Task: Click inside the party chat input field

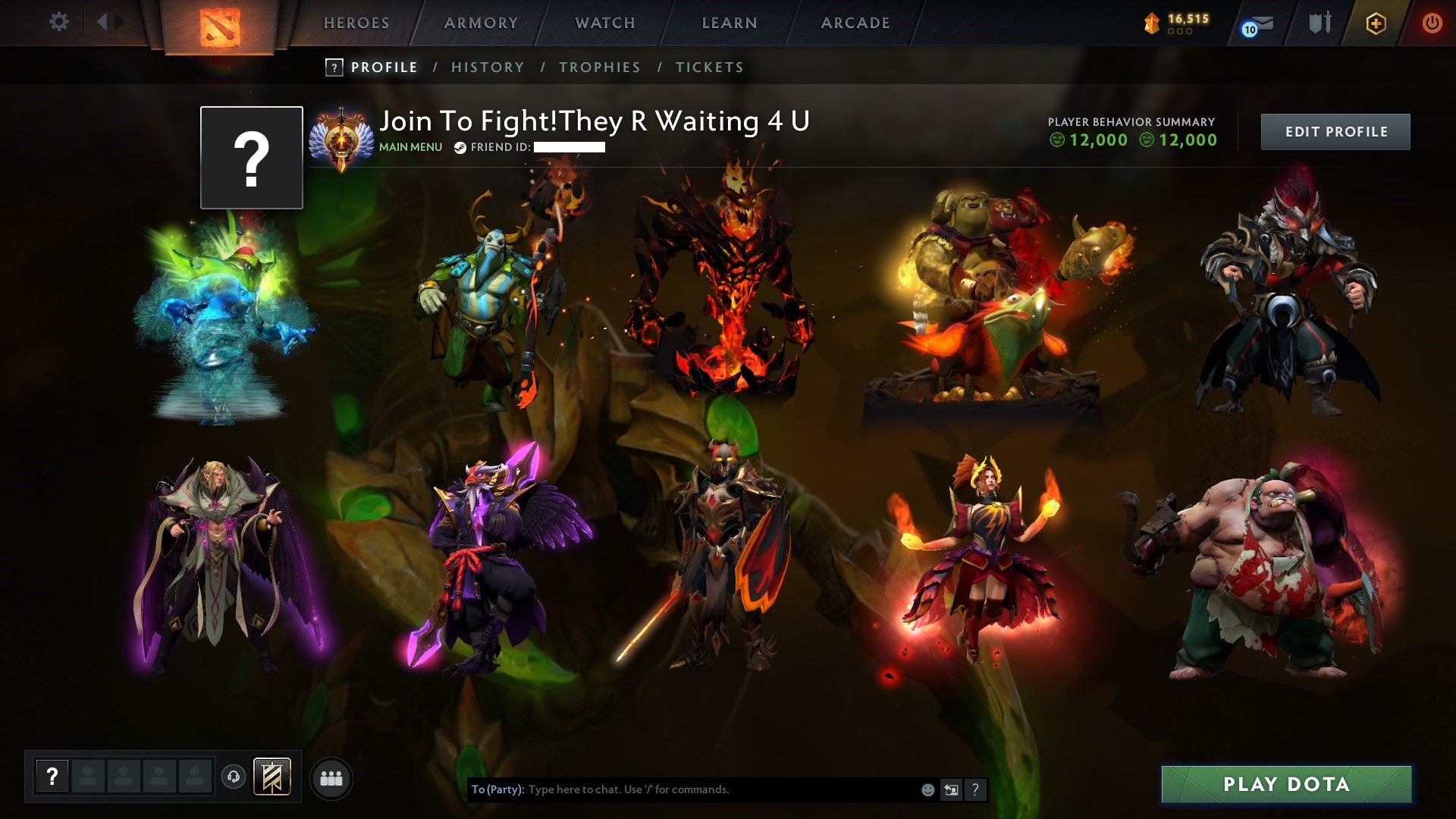Action: [x=682, y=789]
